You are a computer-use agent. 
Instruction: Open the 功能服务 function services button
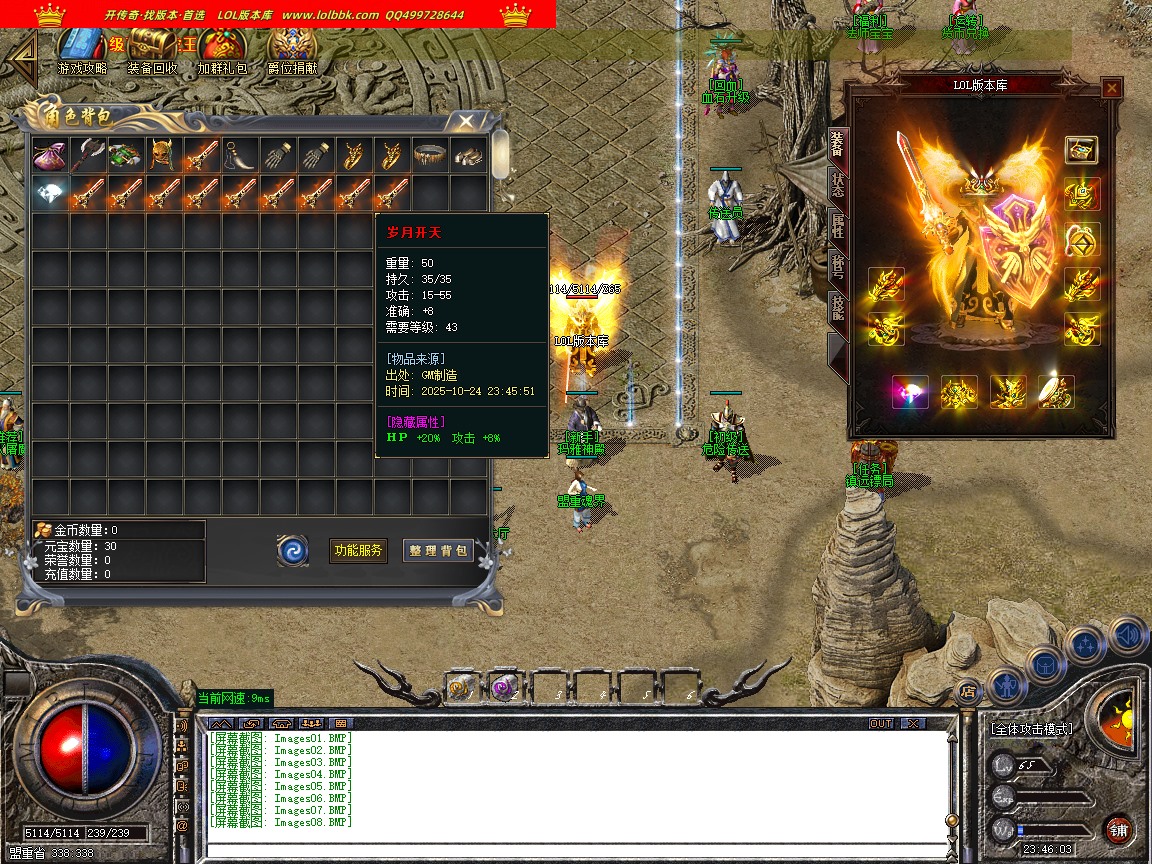358,550
